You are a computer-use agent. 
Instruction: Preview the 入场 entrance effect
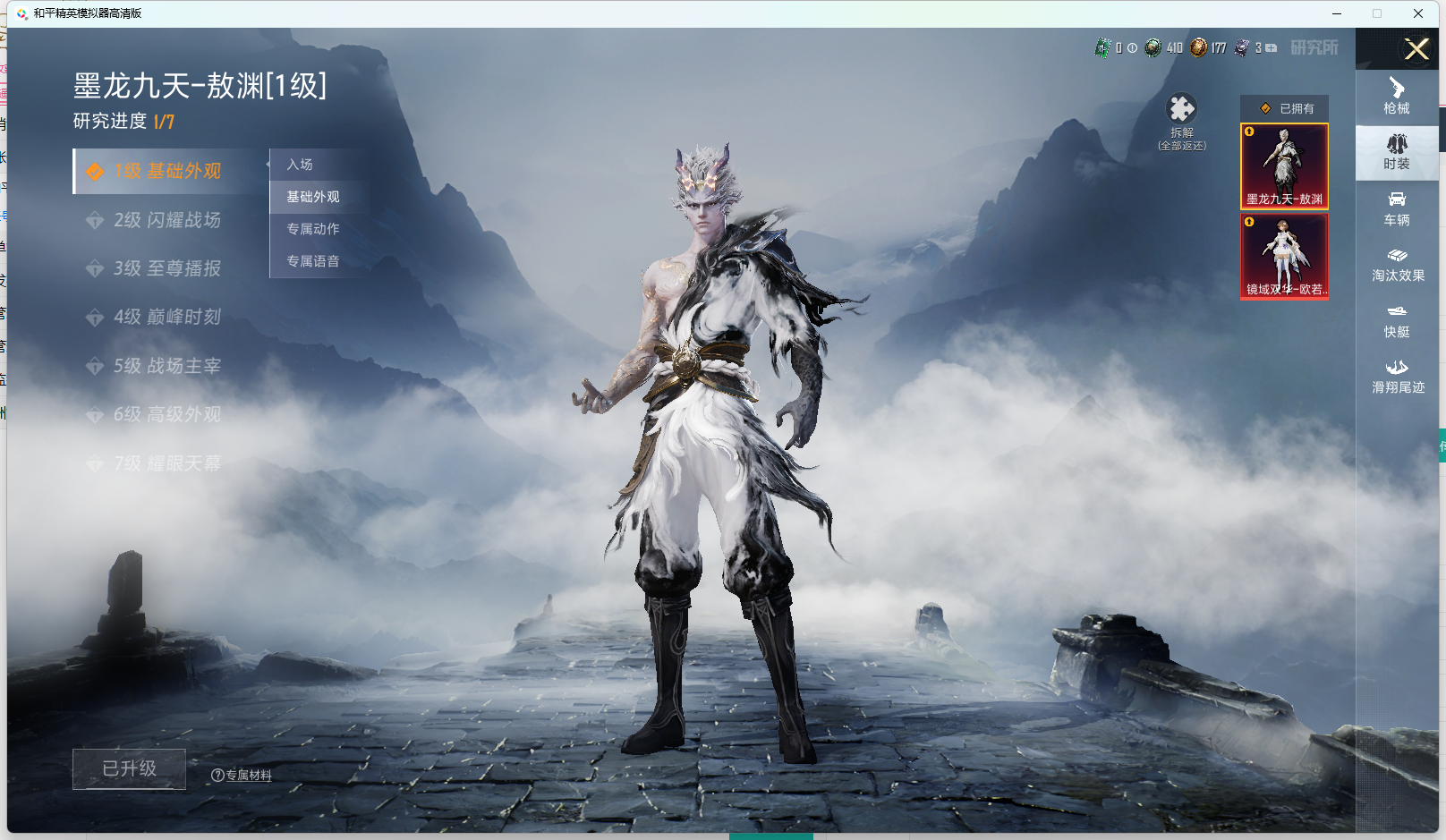[x=301, y=165]
